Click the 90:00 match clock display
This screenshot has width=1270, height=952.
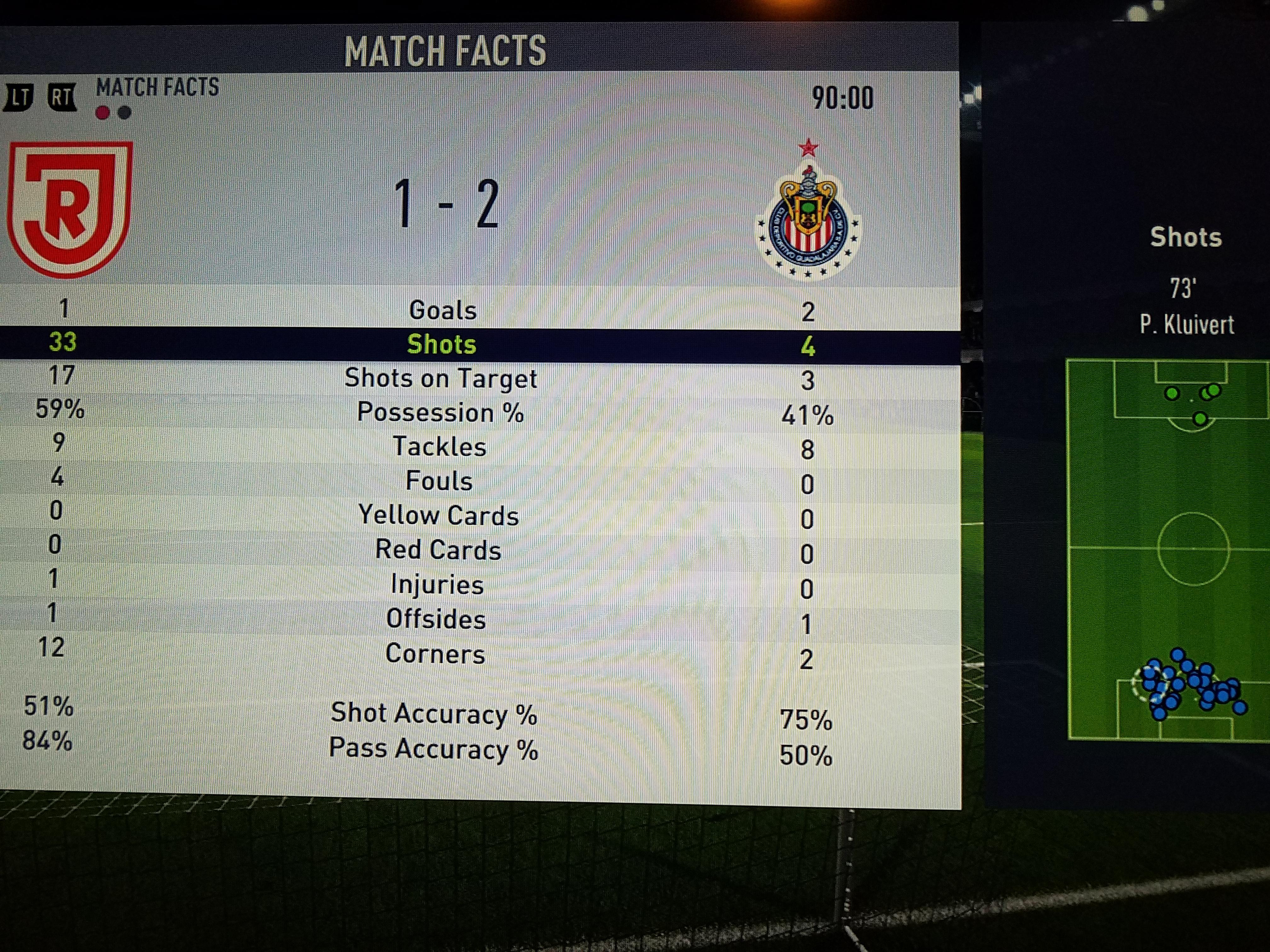click(x=843, y=98)
